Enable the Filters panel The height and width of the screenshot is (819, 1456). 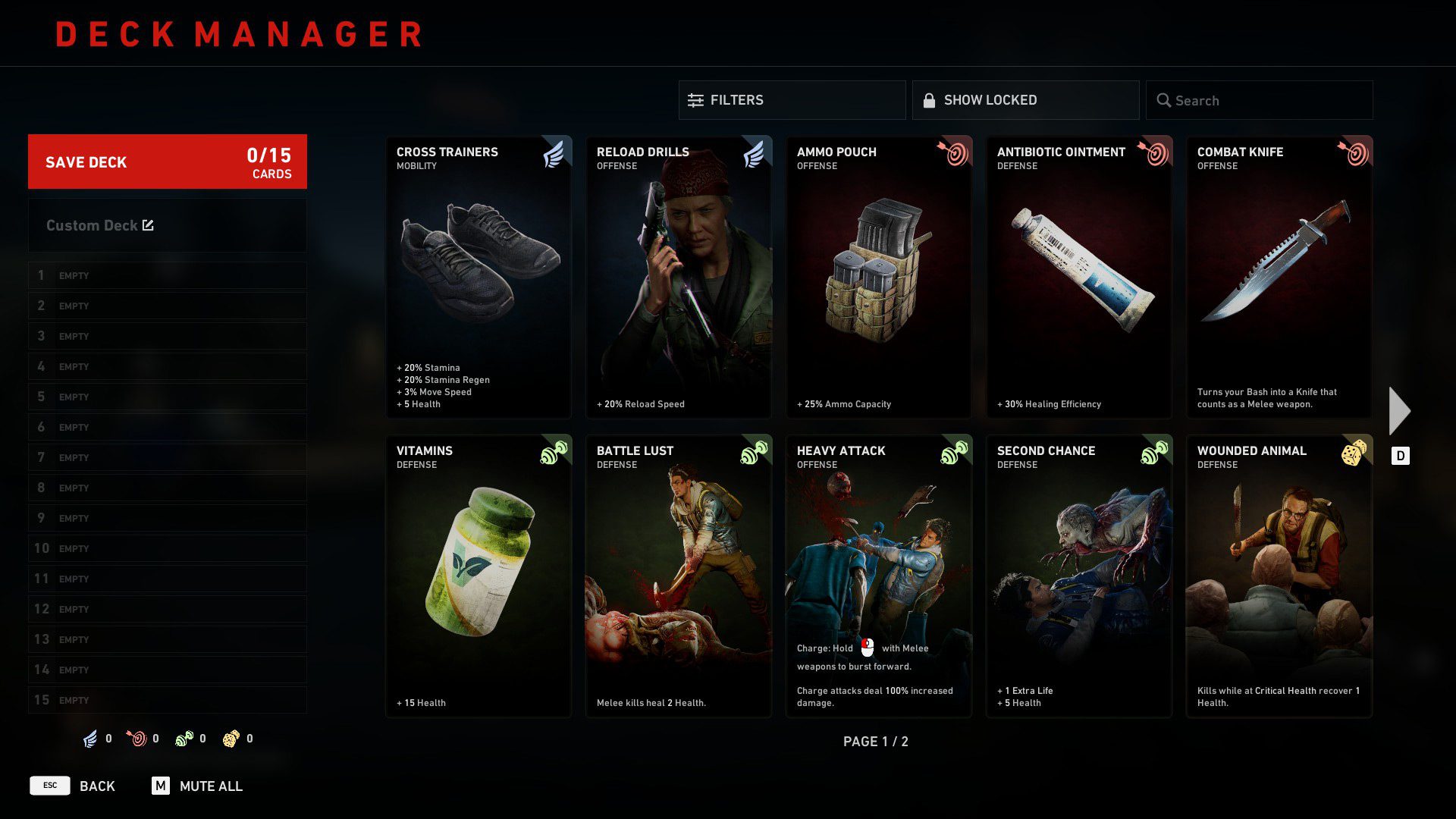(792, 99)
